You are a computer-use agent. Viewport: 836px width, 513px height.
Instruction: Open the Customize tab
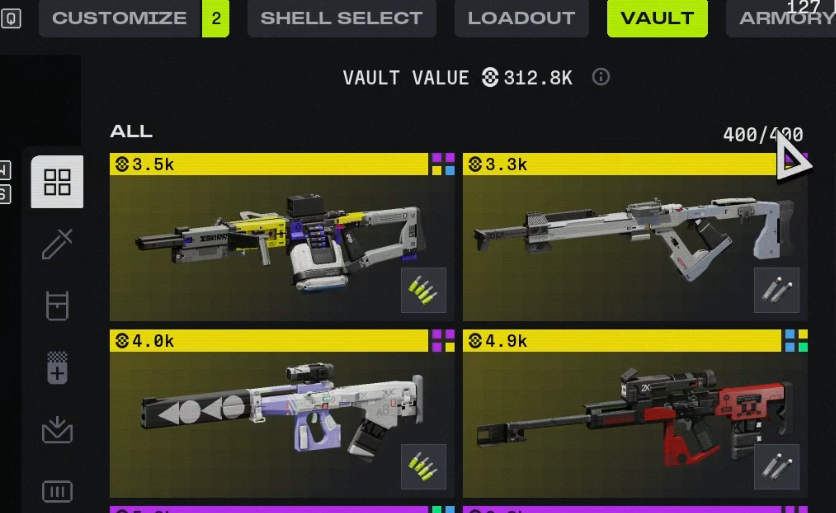[119, 18]
